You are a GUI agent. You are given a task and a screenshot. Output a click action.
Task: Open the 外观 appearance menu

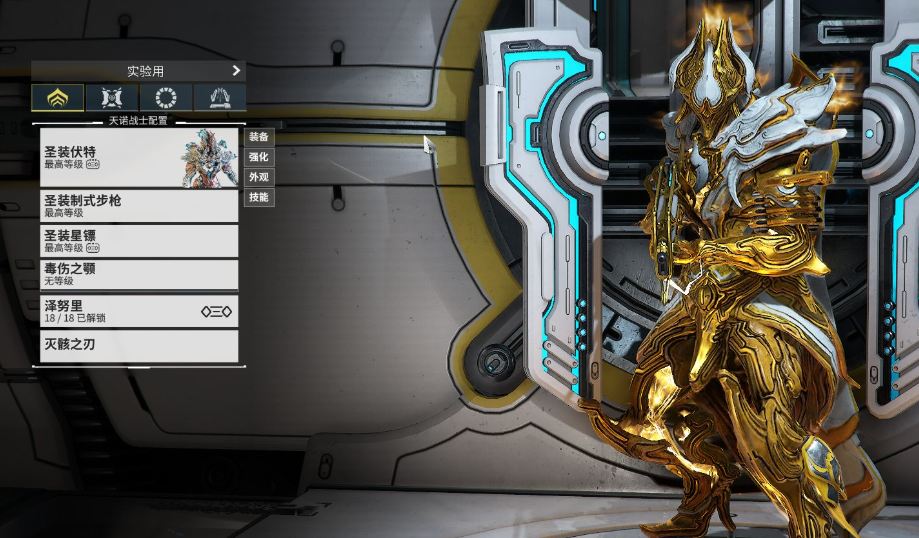pos(258,177)
